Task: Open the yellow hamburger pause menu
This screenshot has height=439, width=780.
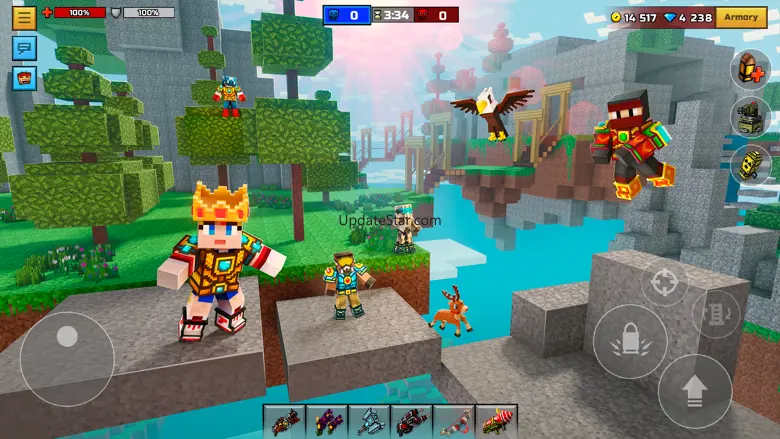Action: point(24,17)
